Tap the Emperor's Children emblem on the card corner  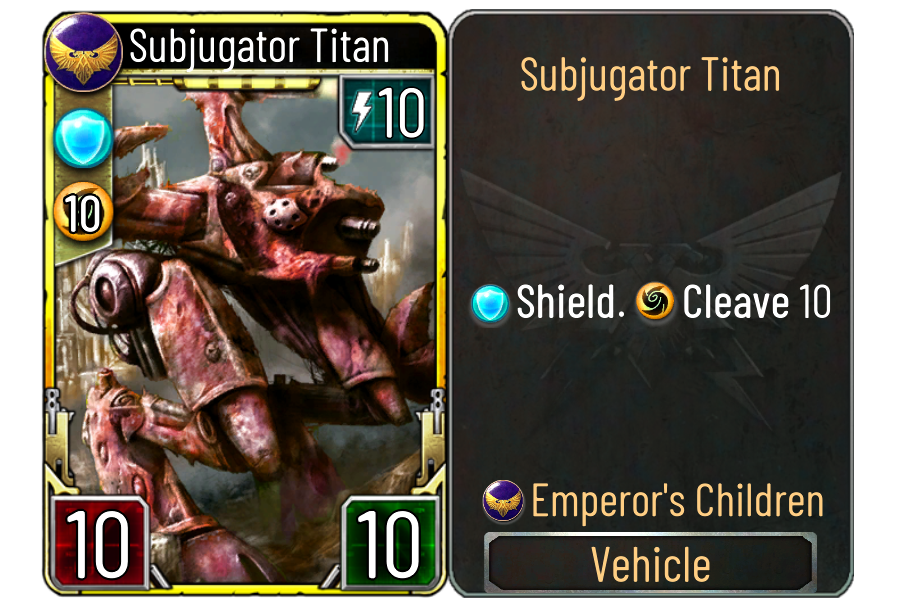click(x=83, y=50)
